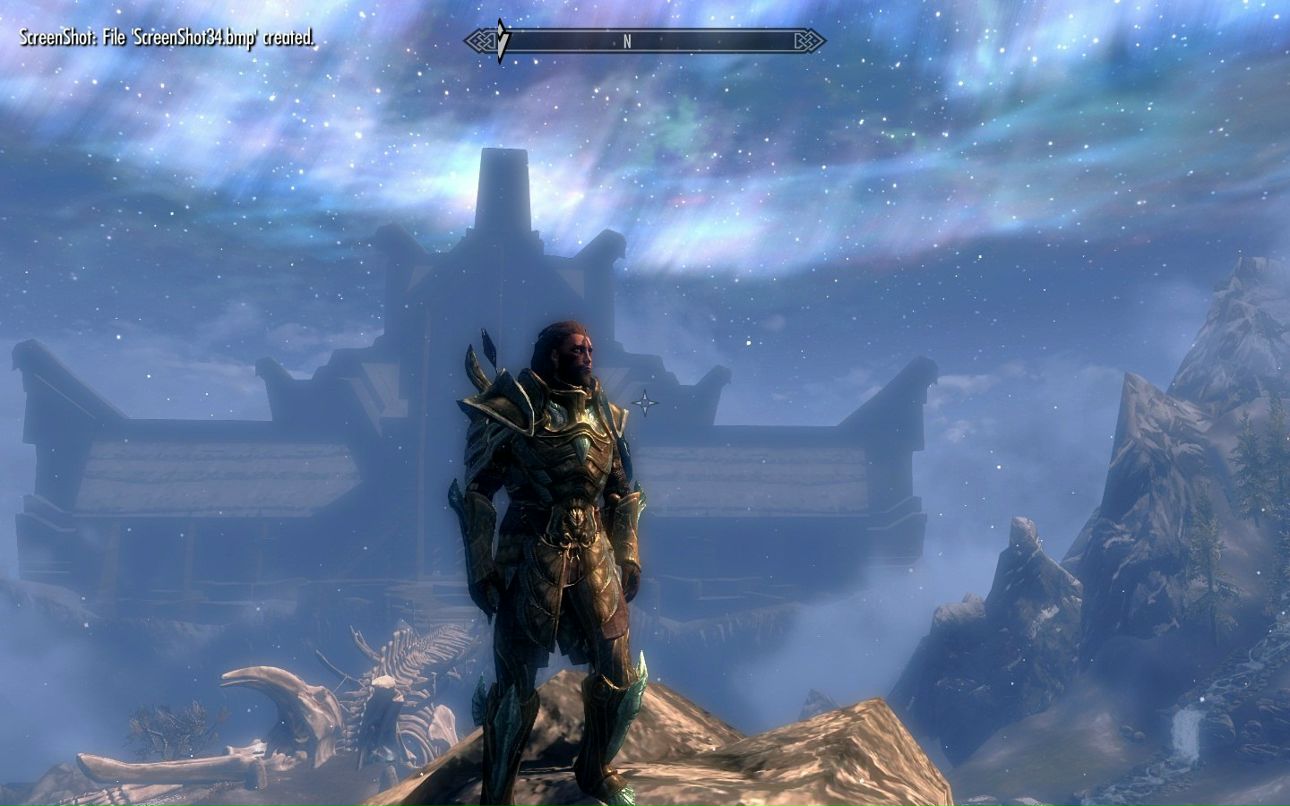Screen dimensions: 1290x806
Task: Click the compass bar showing North
Action: (x=645, y=41)
